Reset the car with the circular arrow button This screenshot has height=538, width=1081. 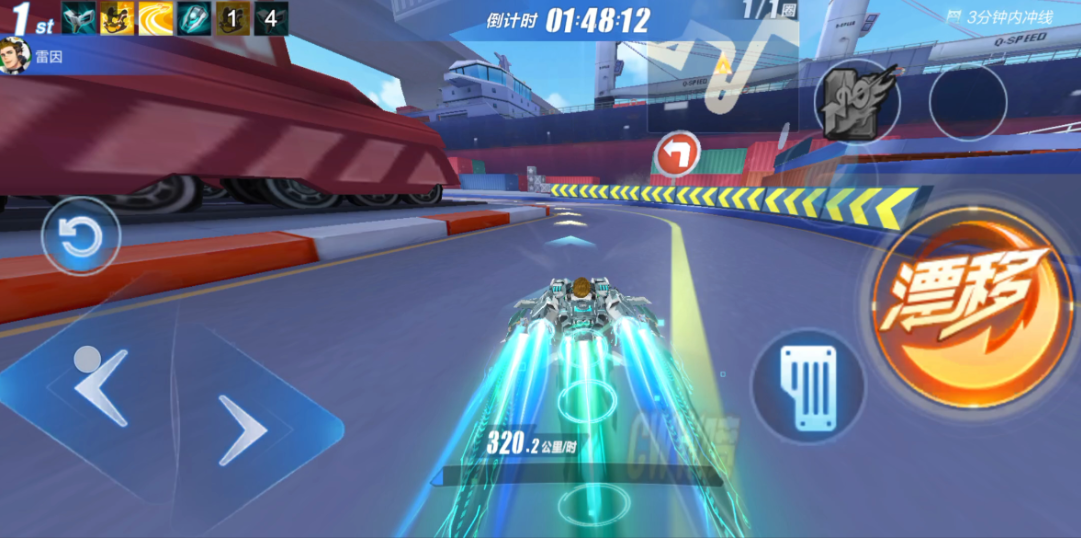pyautogui.click(x=80, y=238)
